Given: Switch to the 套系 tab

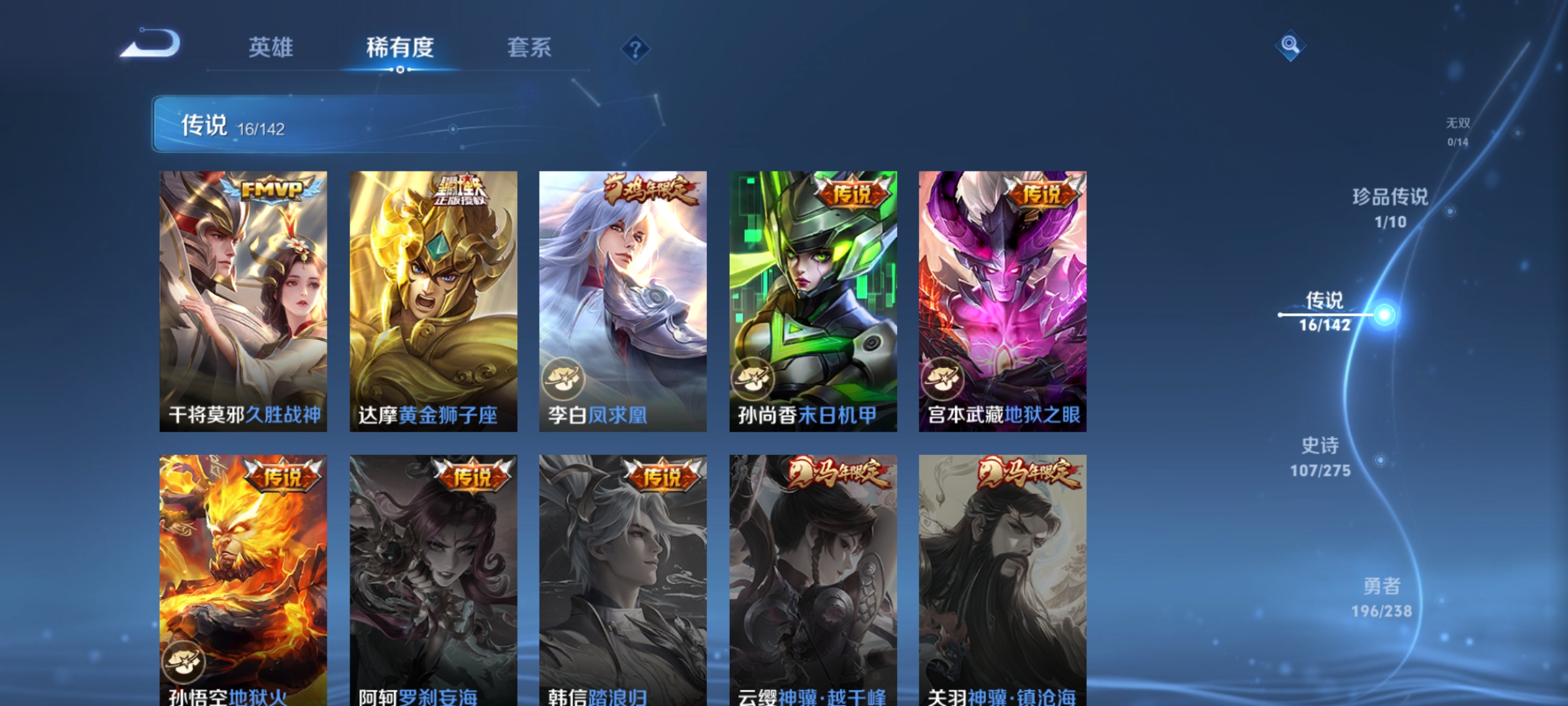Looking at the screenshot, I should (x=531, y=47).
